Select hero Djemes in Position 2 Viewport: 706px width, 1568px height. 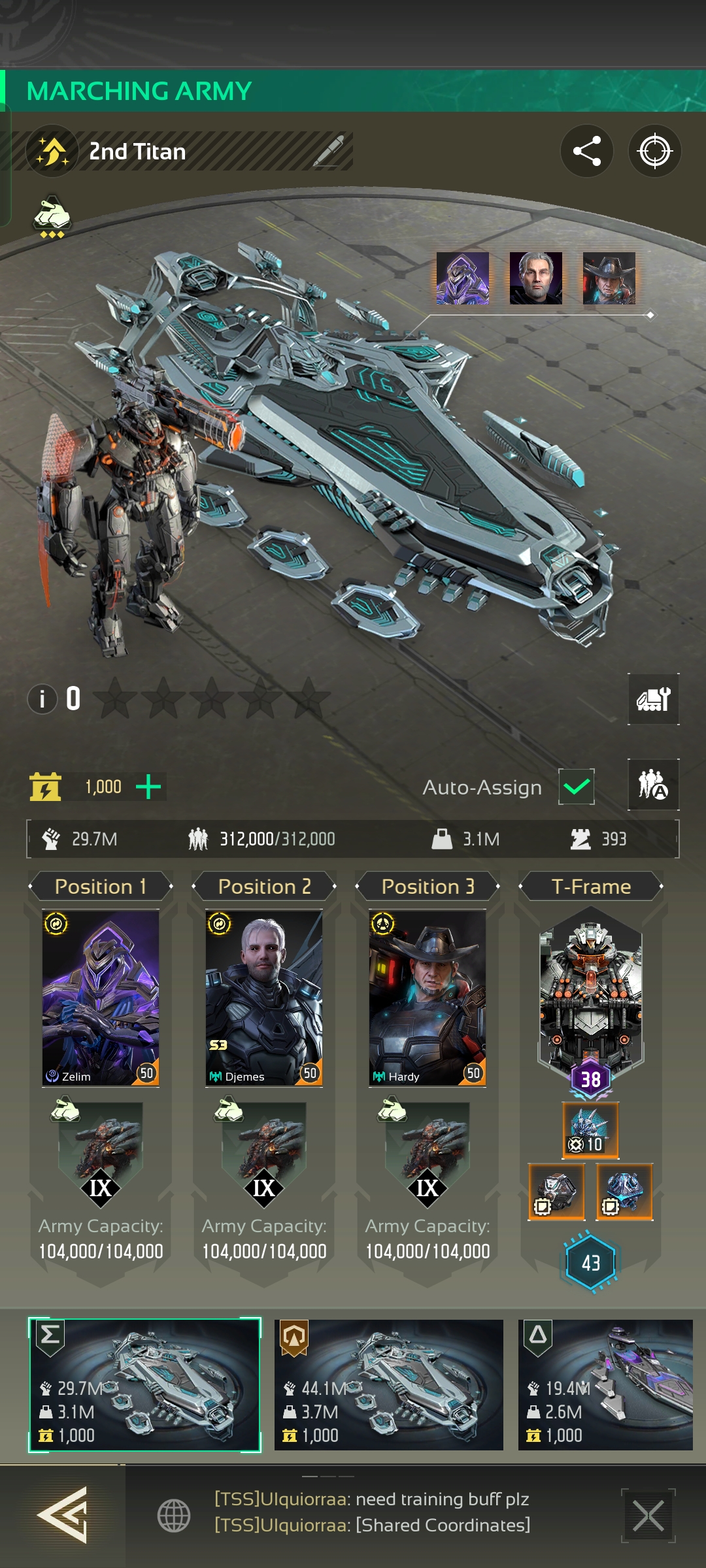point(264,998)
